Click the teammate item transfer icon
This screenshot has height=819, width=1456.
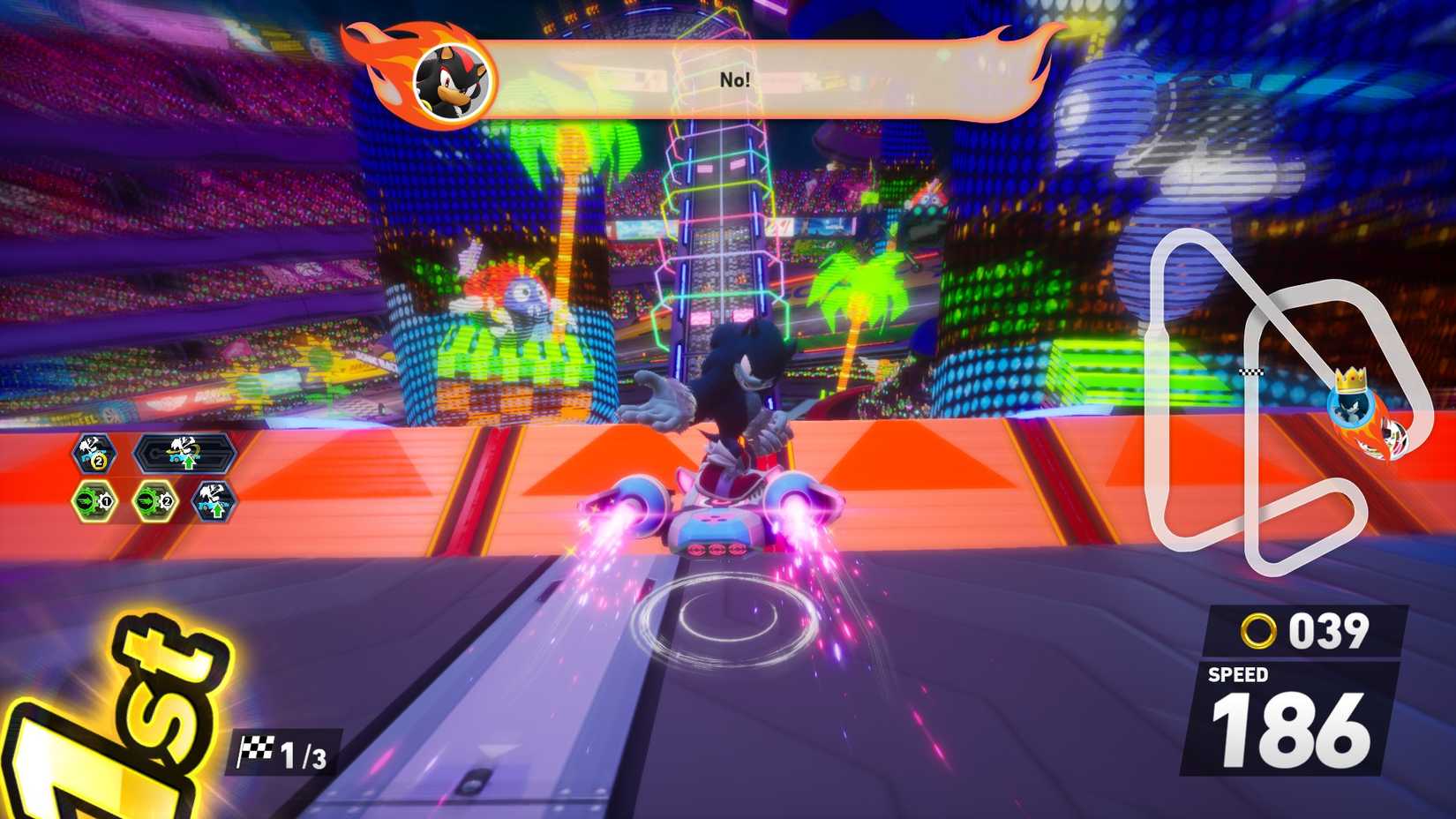click(x=214, y=500)
